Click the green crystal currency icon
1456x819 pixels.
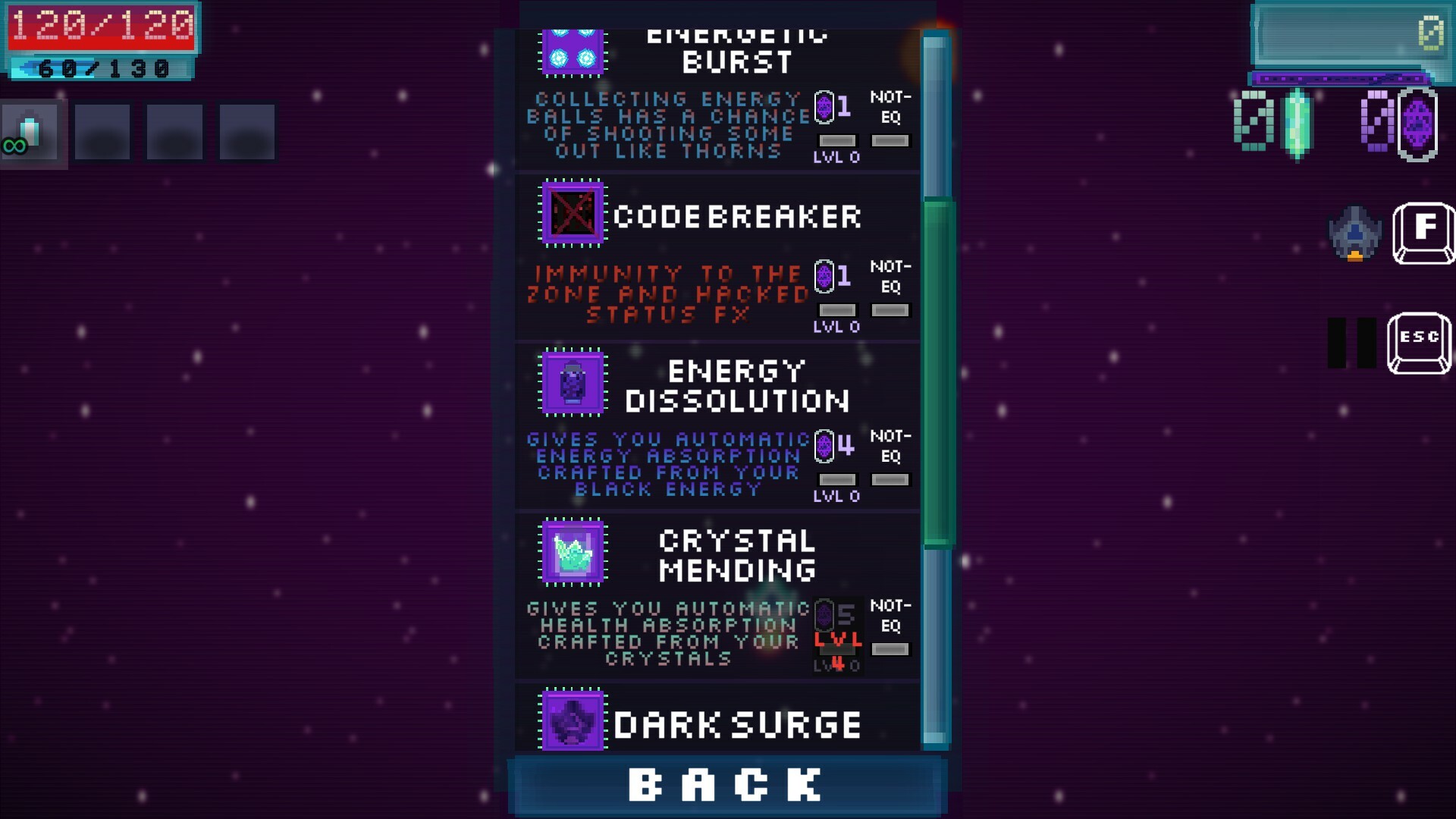[x=1298, y=124]
